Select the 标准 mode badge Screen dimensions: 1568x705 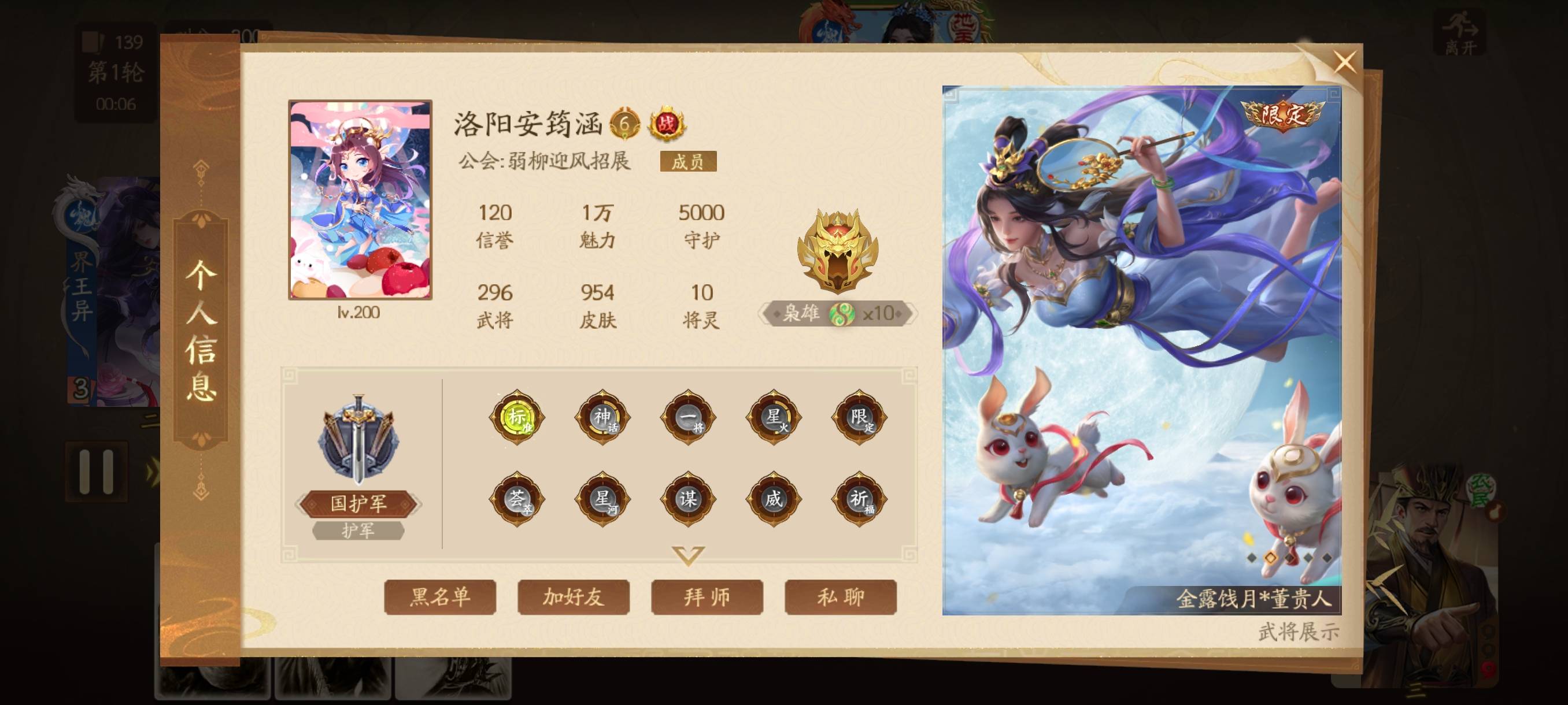click(x=517, y=417)
